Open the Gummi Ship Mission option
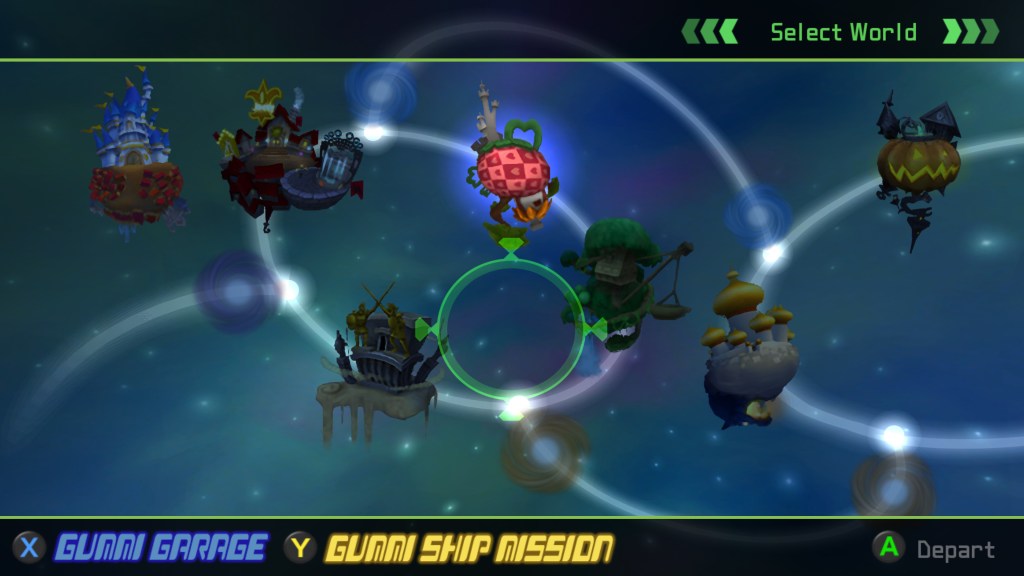Screen dimensions: 1024x576 tap(468, 548)
